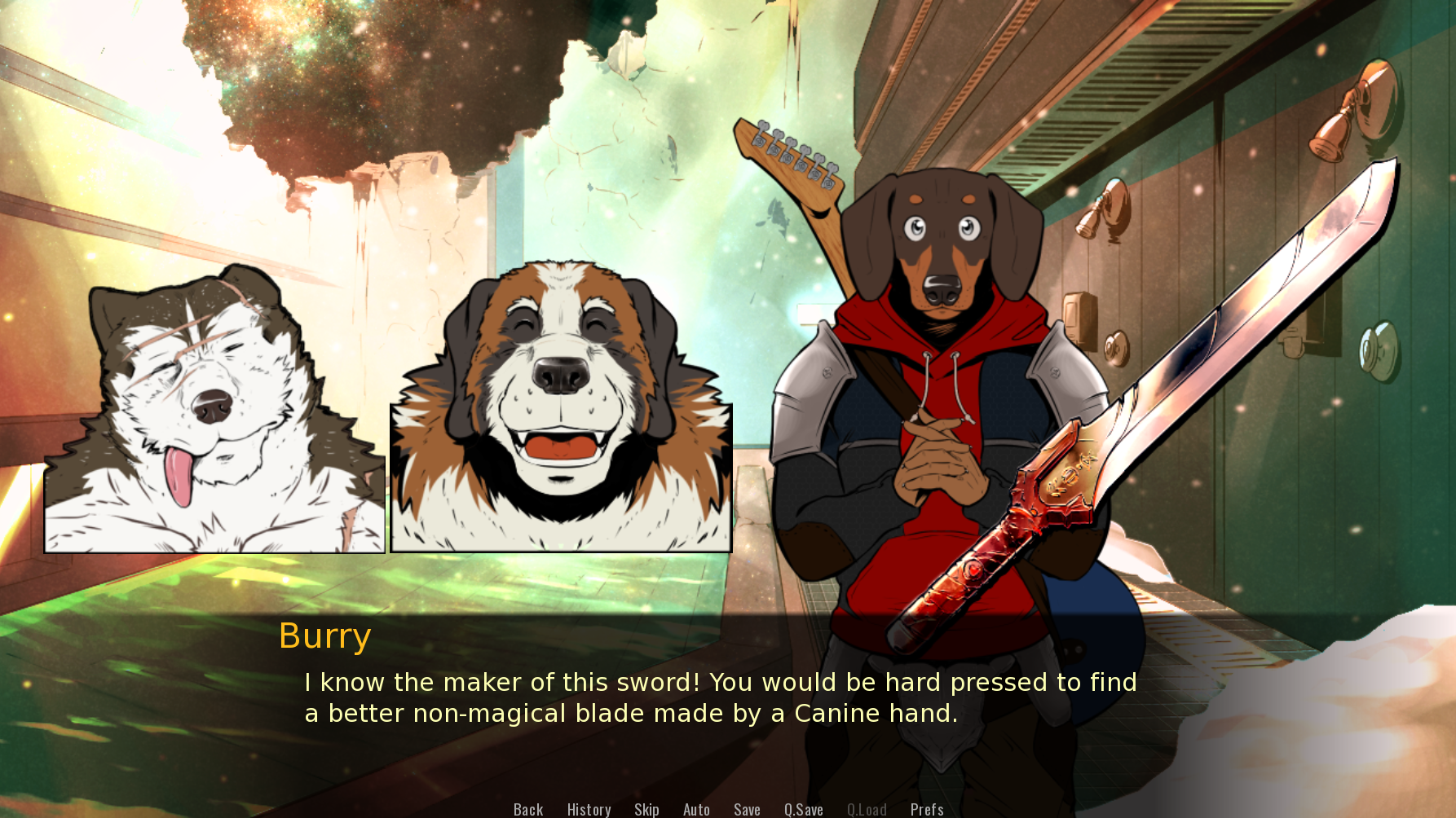
Task: Open the dialogue History log
Action: click(x=589, y=809)
